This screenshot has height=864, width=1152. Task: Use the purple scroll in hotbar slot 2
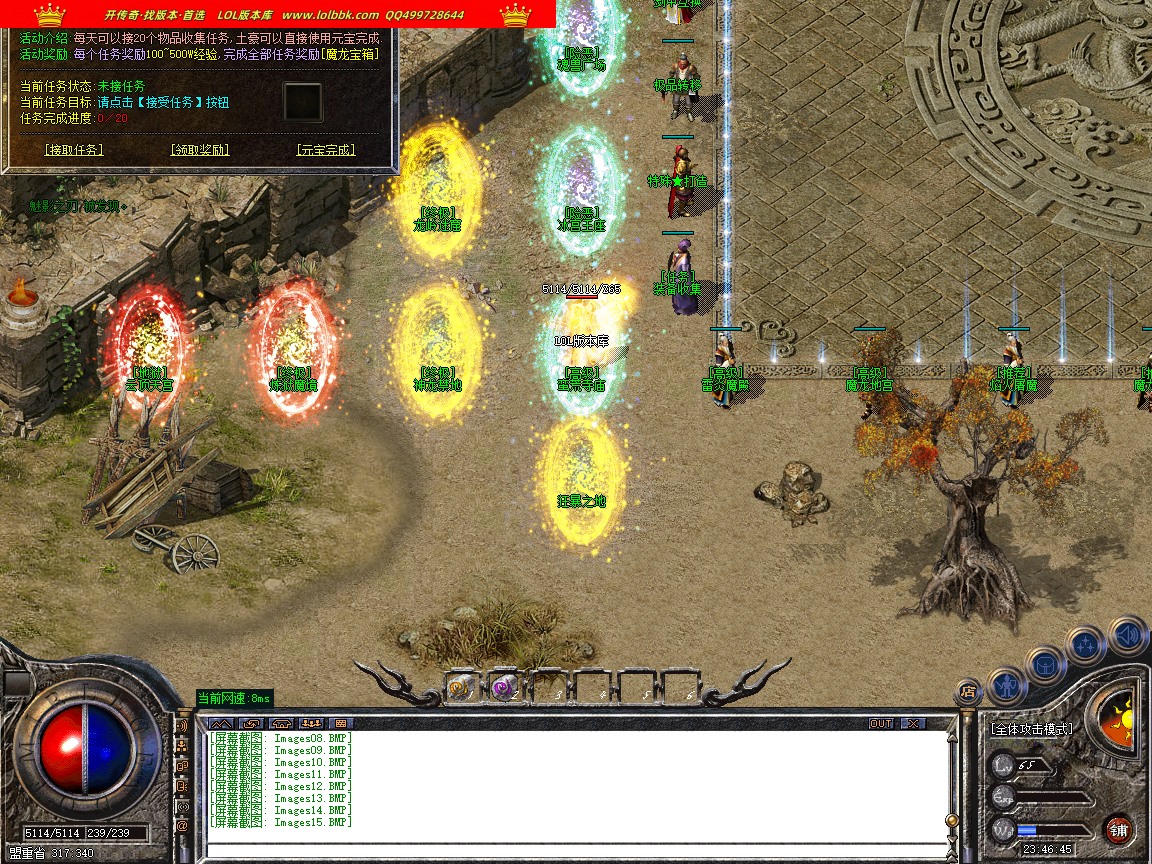coord(504,687)
